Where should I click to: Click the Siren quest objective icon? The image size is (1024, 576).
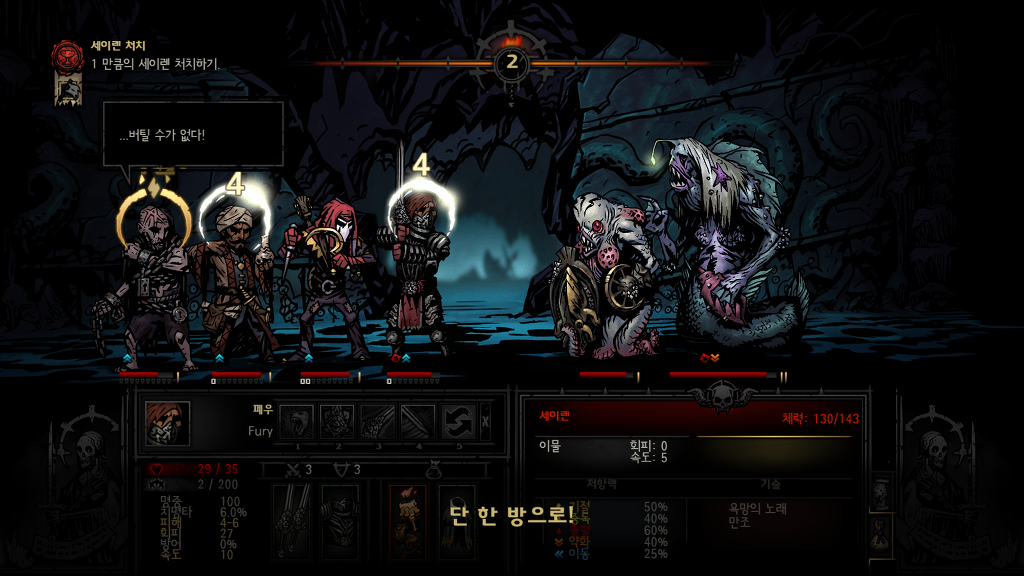(68, 55)
